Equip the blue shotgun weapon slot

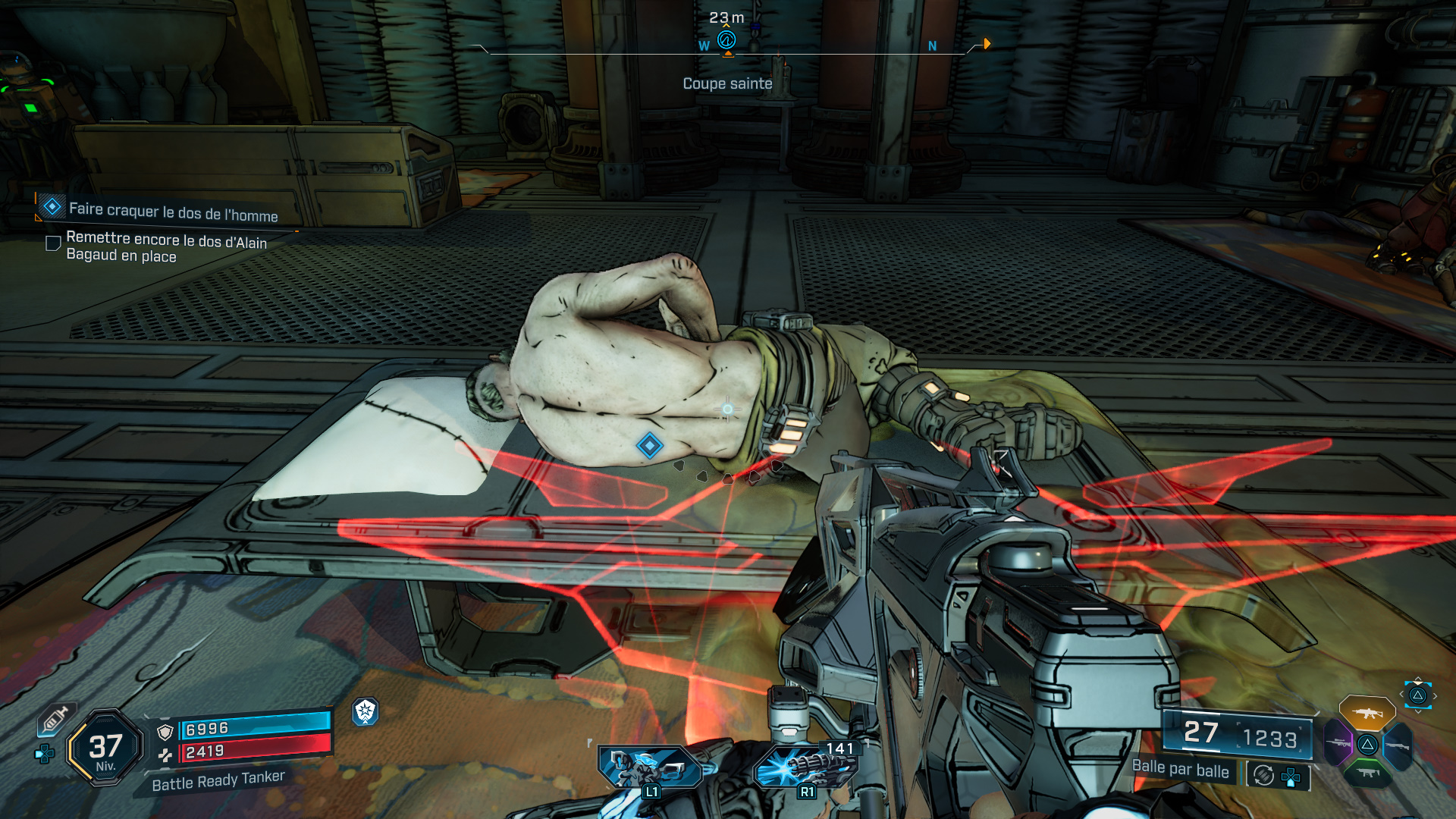click(x=1397, y=746)
